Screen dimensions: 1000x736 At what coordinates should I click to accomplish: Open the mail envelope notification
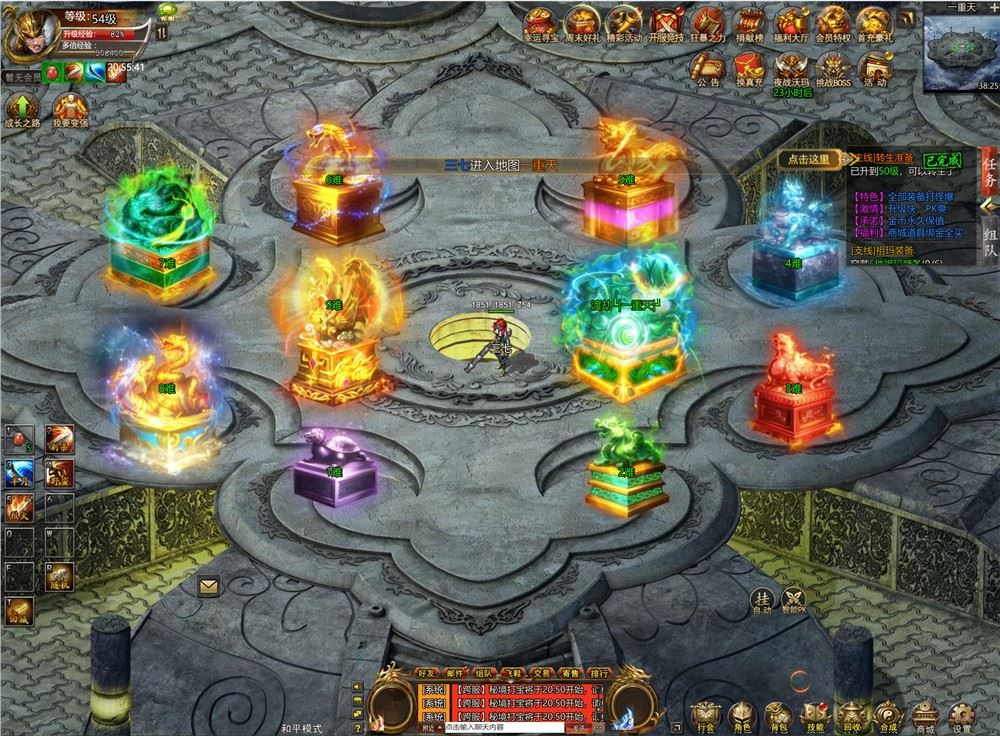coord(208,587)
